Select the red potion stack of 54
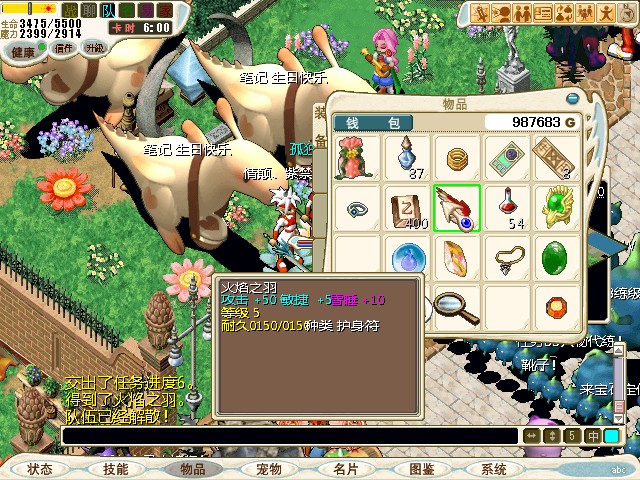This screenshot has width=640, height=480. click(508, 208)
